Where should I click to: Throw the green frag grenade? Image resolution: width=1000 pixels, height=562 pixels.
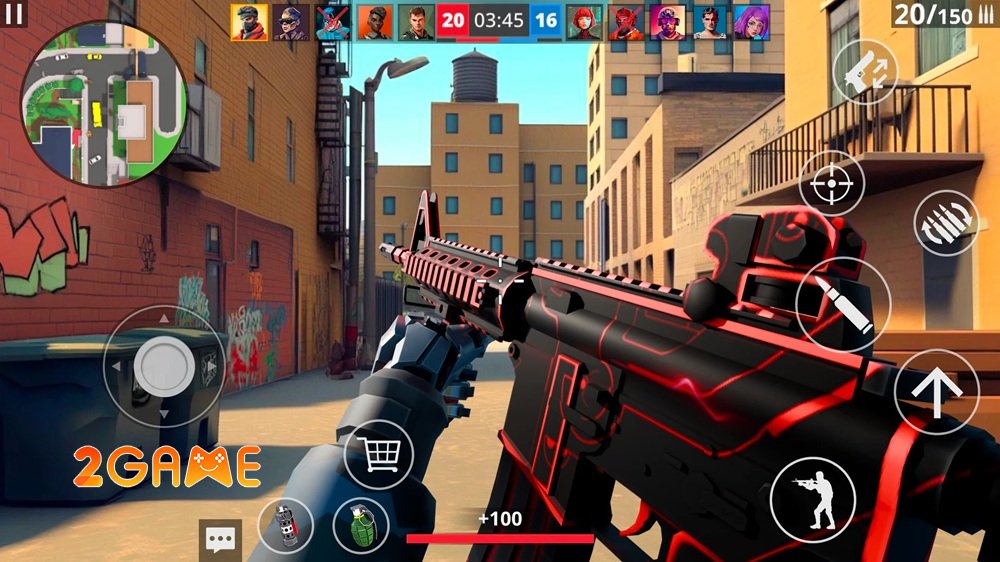pyautogui.click(x=361, y=525)
